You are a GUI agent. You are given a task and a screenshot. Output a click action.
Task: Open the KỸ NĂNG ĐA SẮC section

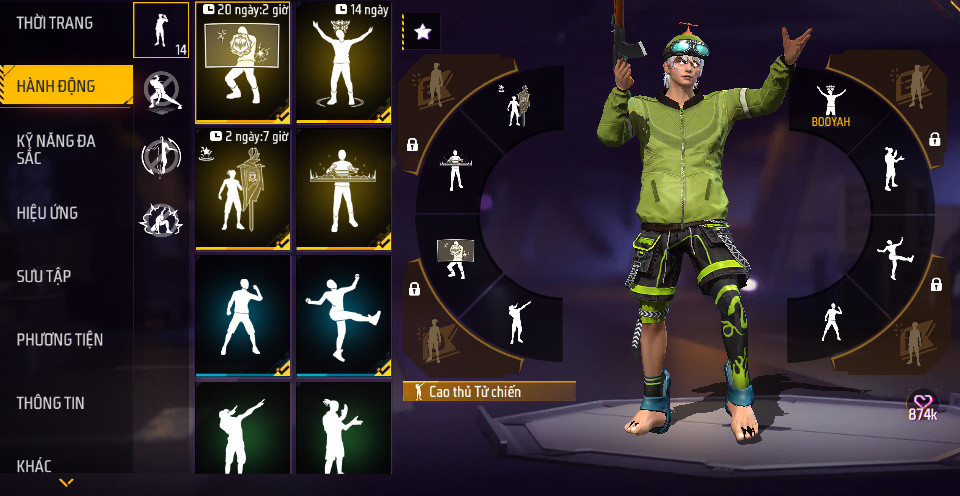56,150
